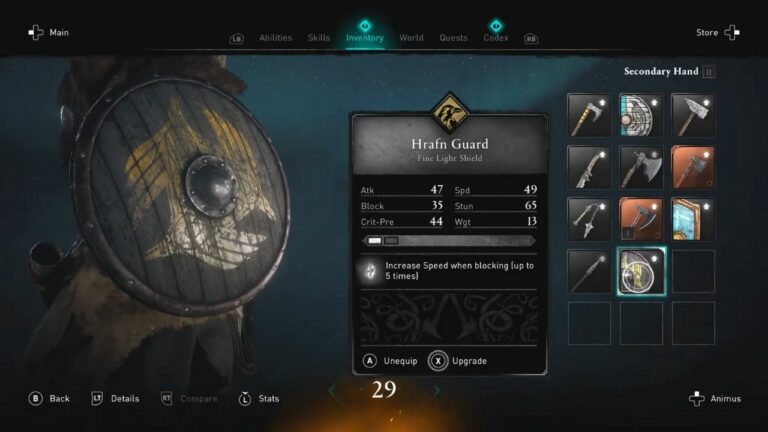768x432 pixels.
Task: Select the Inventory tab
Action: click(x=365, y=38)
